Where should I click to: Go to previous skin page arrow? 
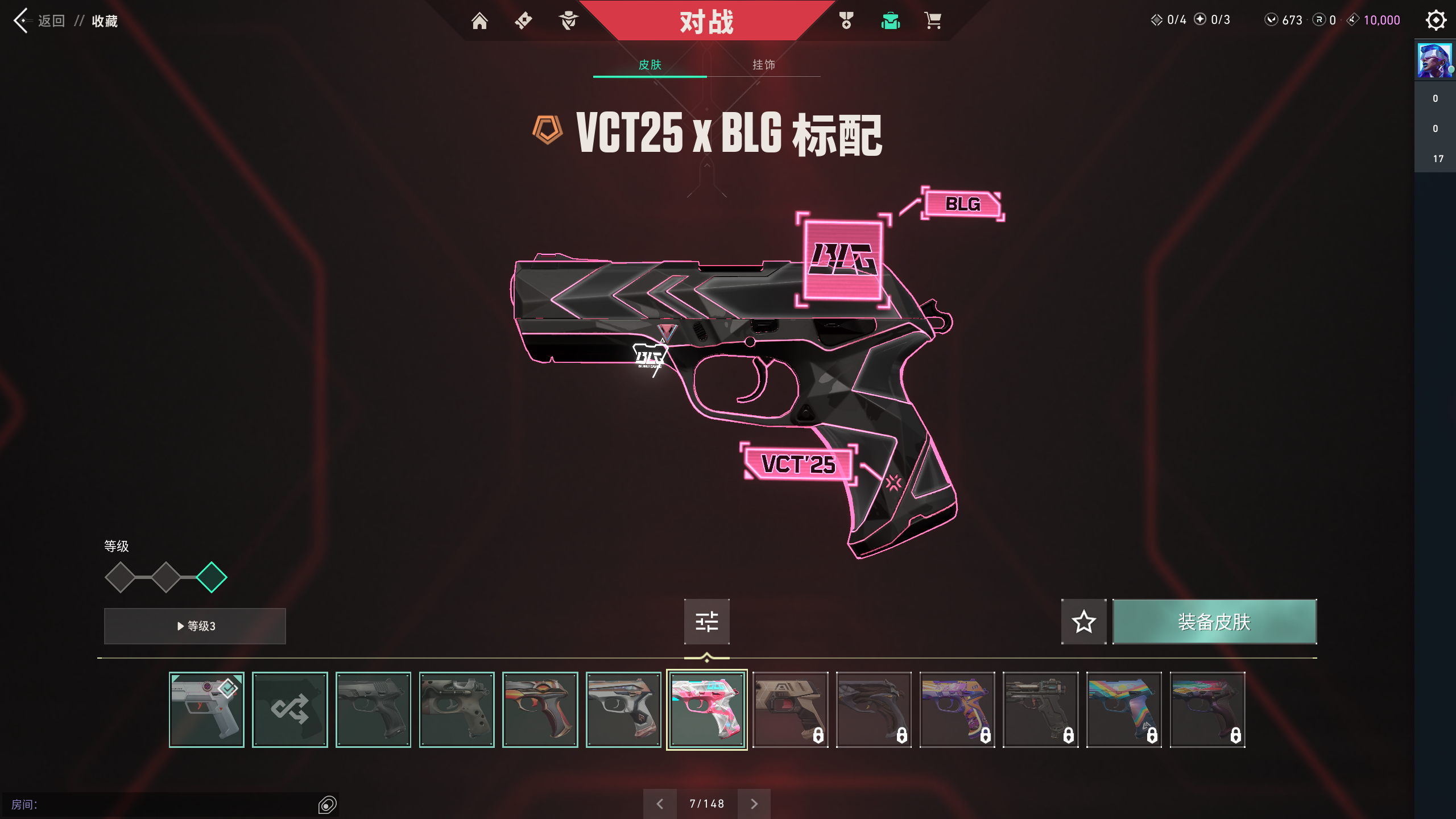pyautogui.click(x=660, y=804)
